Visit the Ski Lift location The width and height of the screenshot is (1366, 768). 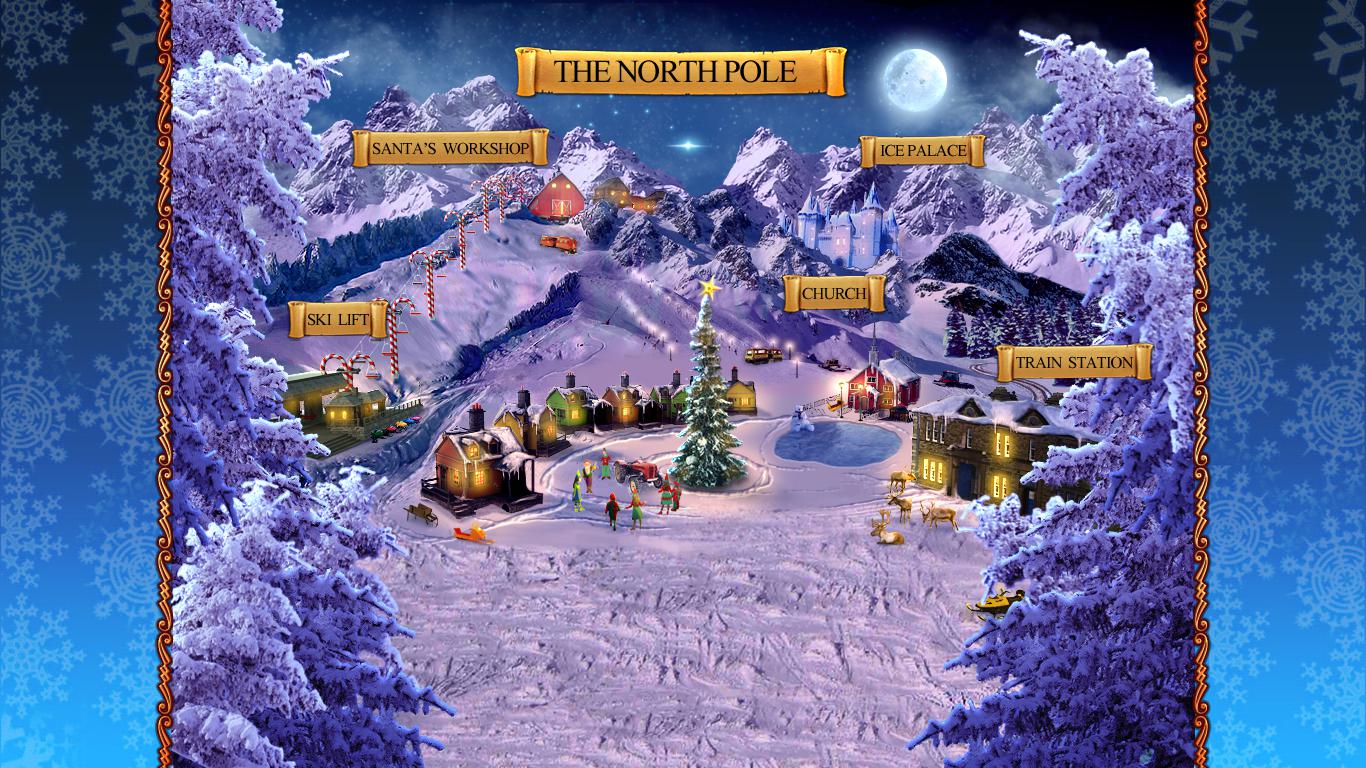(338, 320)
